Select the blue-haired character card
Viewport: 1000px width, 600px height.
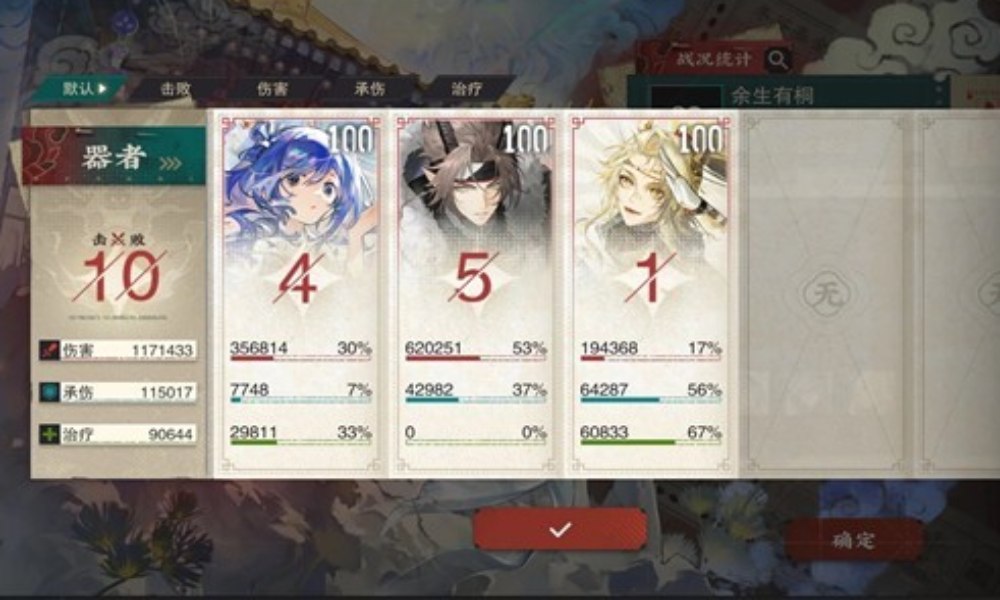[300, 290]
